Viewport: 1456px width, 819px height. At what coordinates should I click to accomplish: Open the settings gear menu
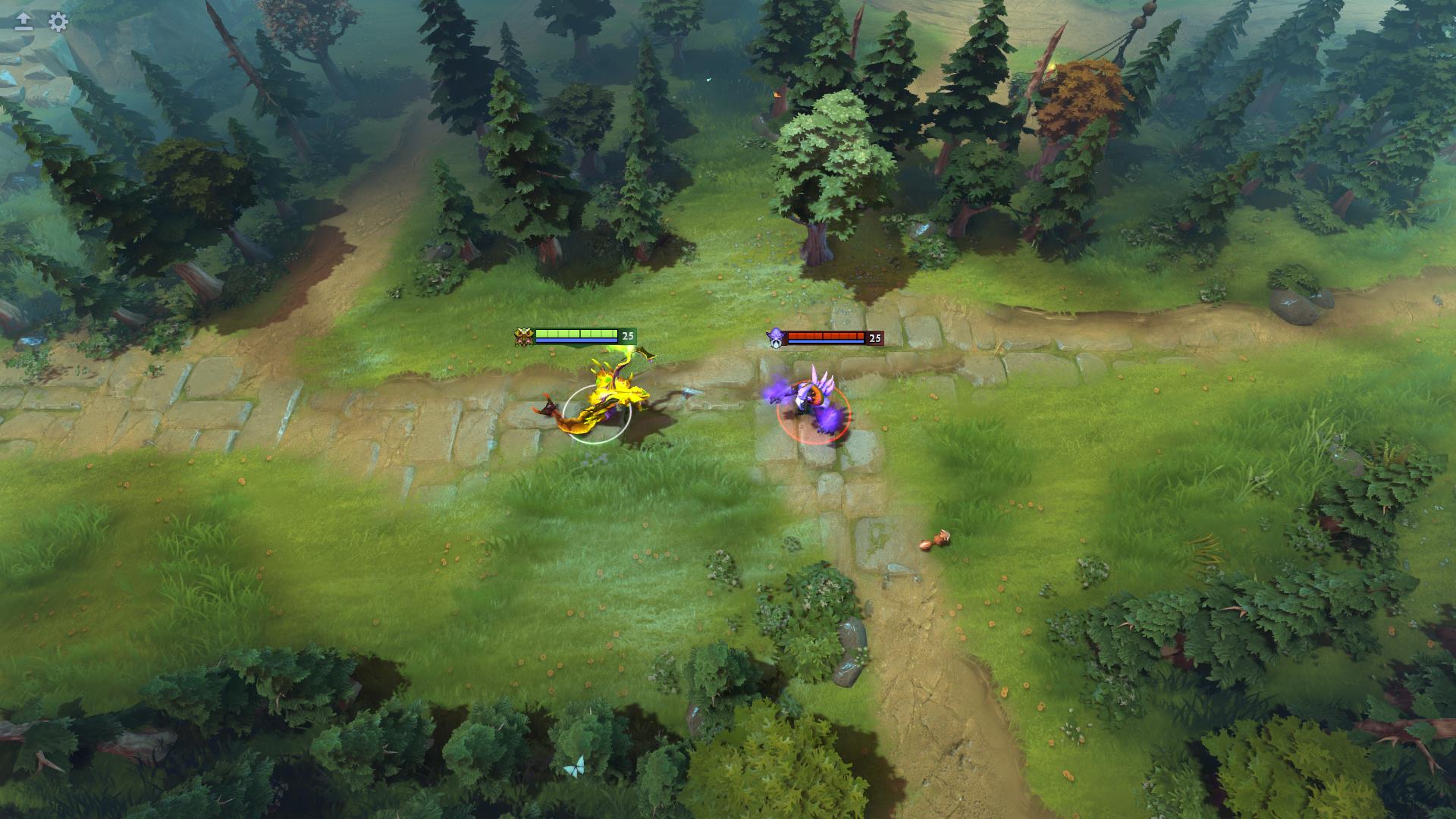pos(57,21)
